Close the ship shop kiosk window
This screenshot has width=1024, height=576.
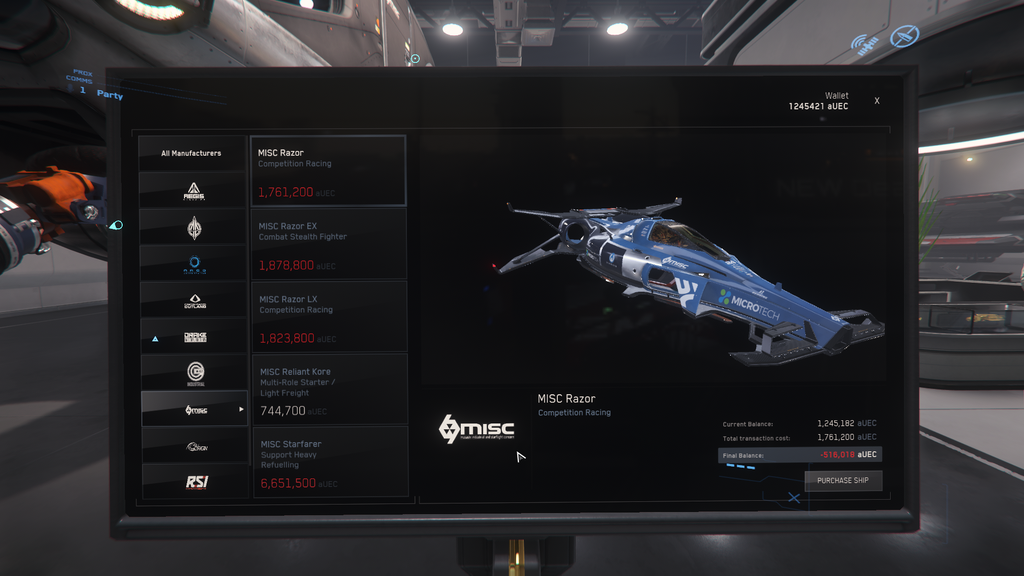click(x=877, y=101)
